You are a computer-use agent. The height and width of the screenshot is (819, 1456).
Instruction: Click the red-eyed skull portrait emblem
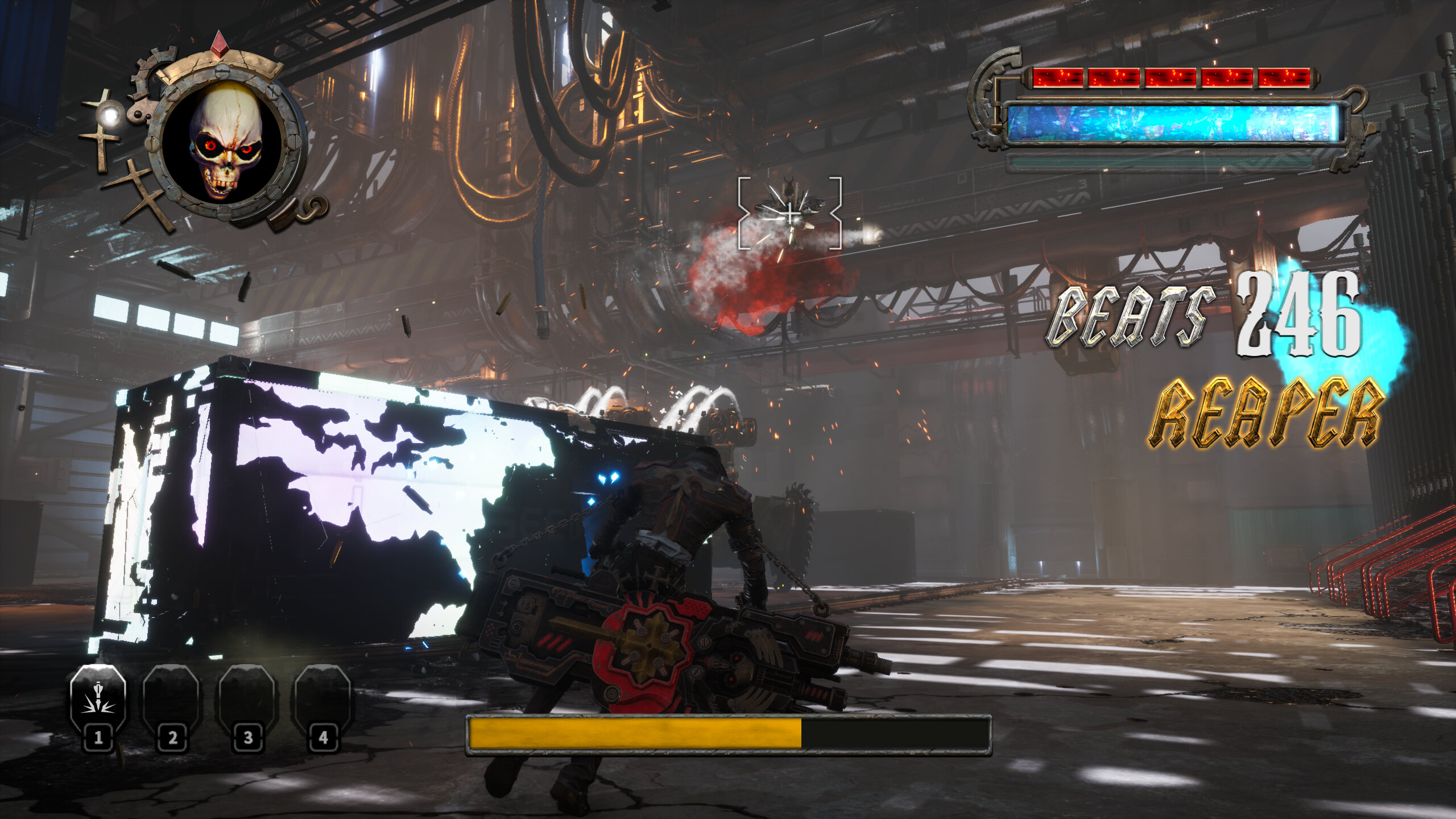tap(224, 142)
